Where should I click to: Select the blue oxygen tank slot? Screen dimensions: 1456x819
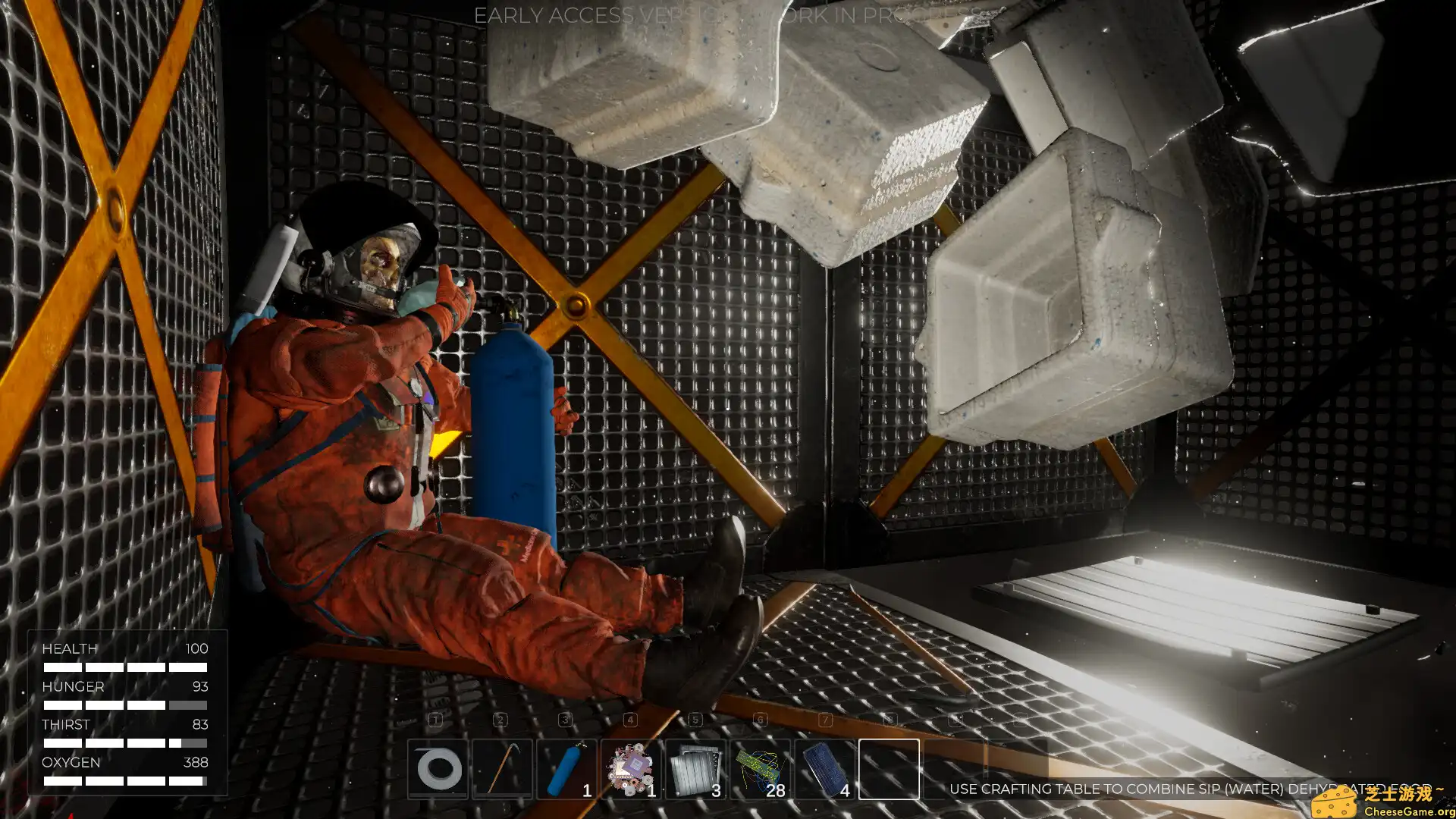(566, 769)
